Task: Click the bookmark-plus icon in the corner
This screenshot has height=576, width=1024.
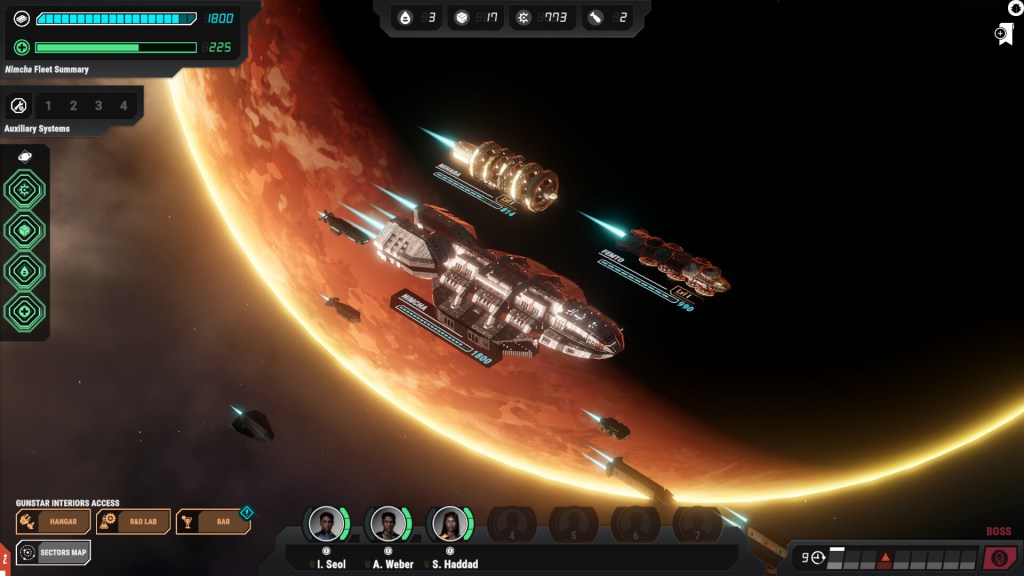Action: [x=1004, y=35]
